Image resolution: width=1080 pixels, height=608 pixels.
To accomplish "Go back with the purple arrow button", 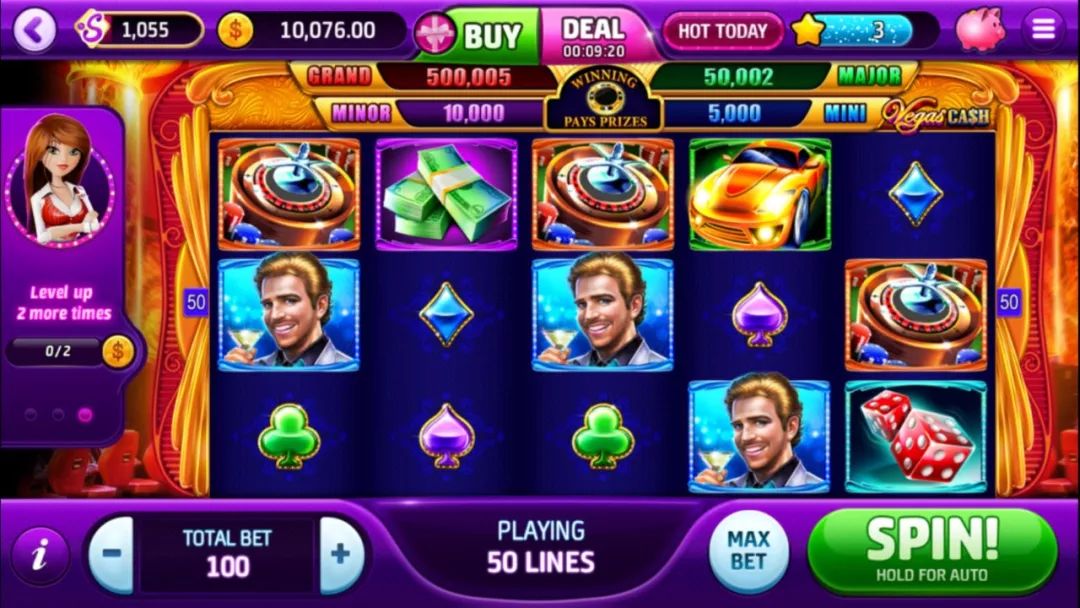I will [35, 31].
